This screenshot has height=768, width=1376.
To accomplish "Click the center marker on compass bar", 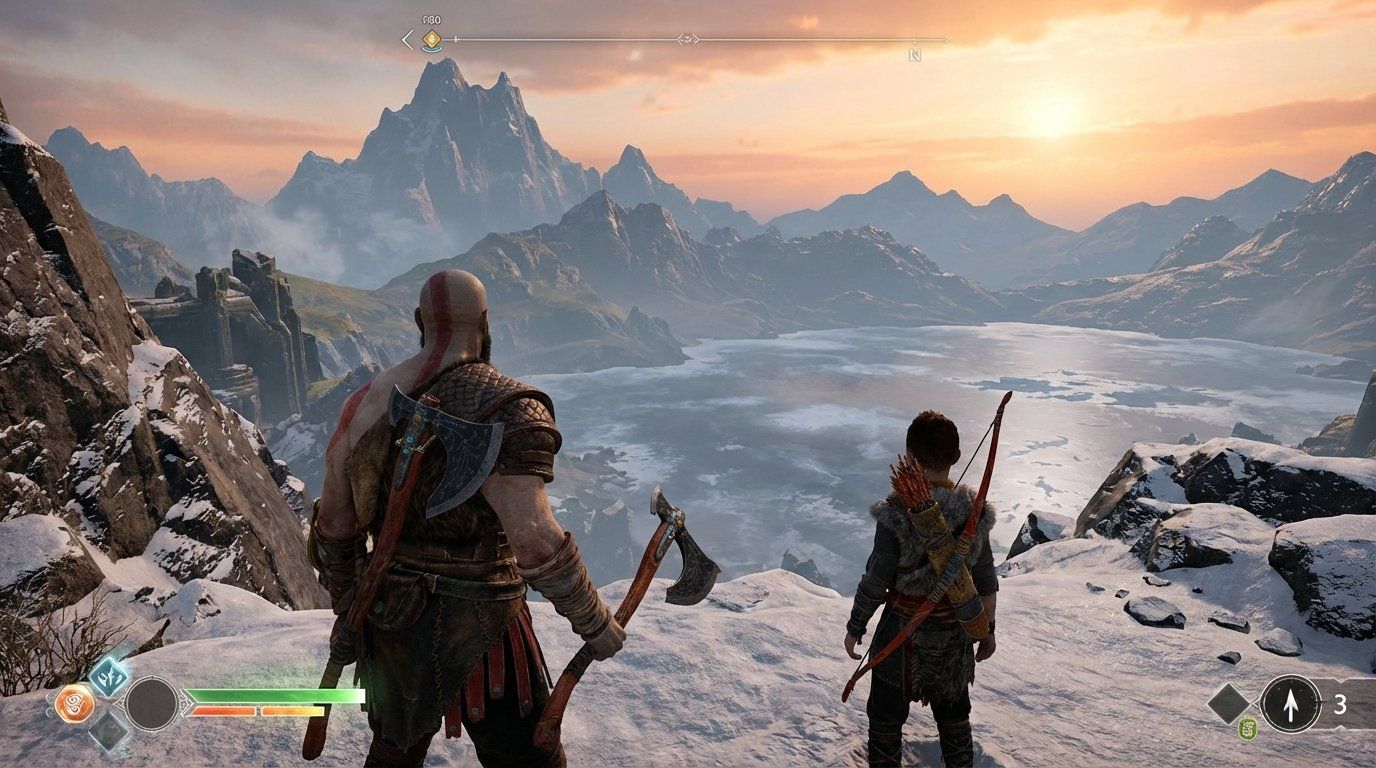I will (688, 39).
